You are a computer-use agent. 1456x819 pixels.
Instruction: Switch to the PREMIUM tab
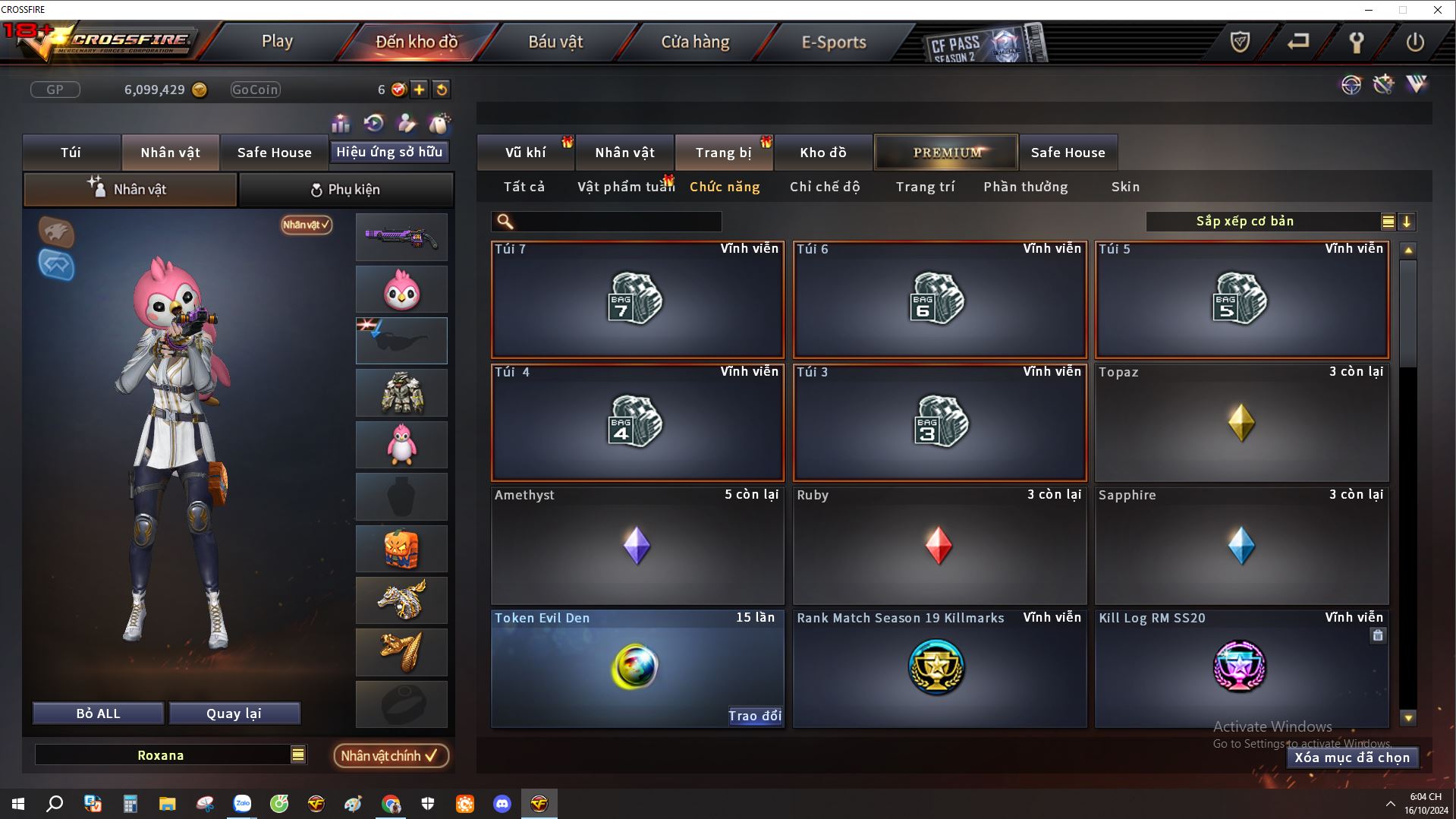point(947,153)
